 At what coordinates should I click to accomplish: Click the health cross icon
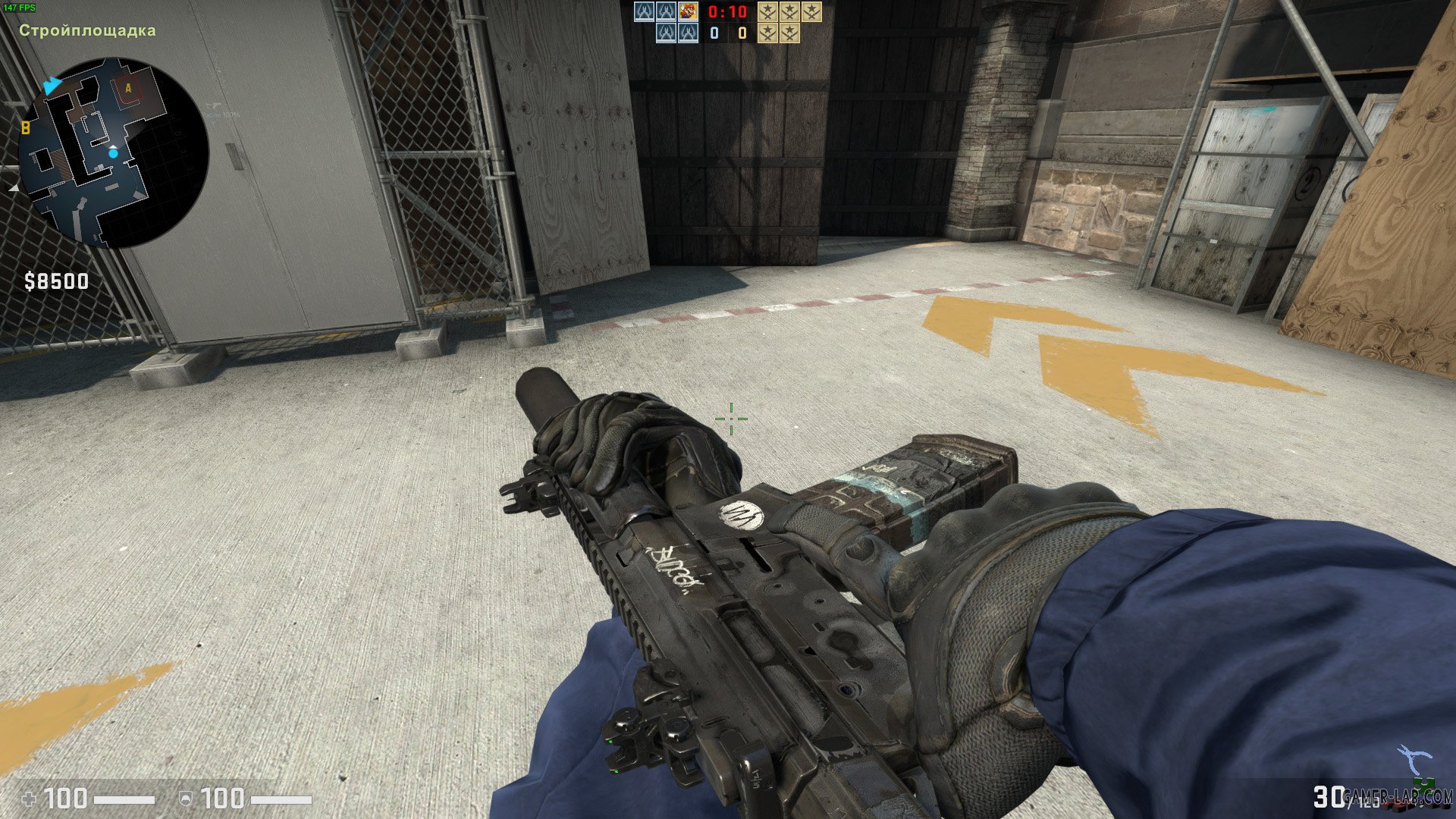tap(30, 799)
